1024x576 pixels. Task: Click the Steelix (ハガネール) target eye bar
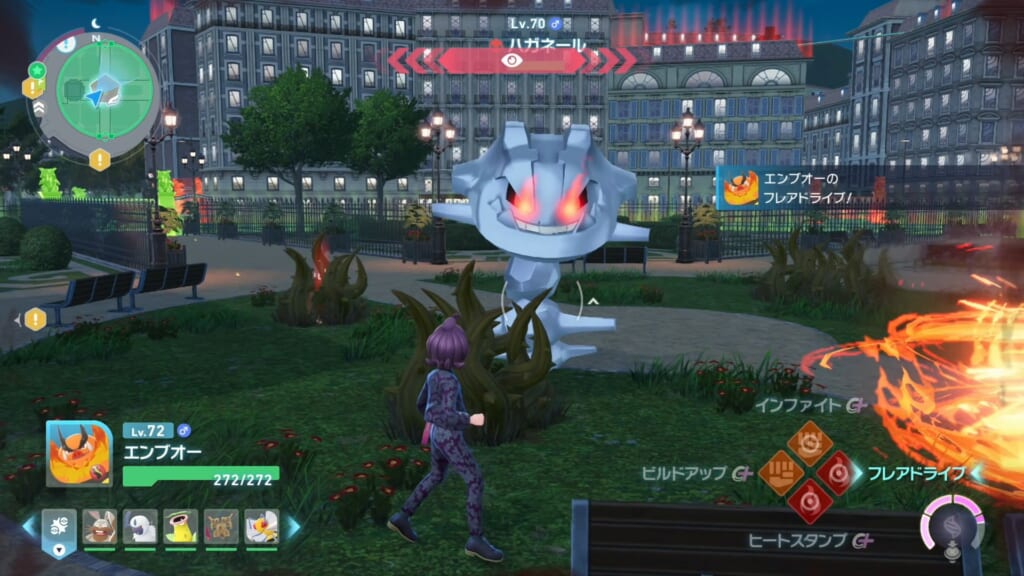tap(512, 61)
